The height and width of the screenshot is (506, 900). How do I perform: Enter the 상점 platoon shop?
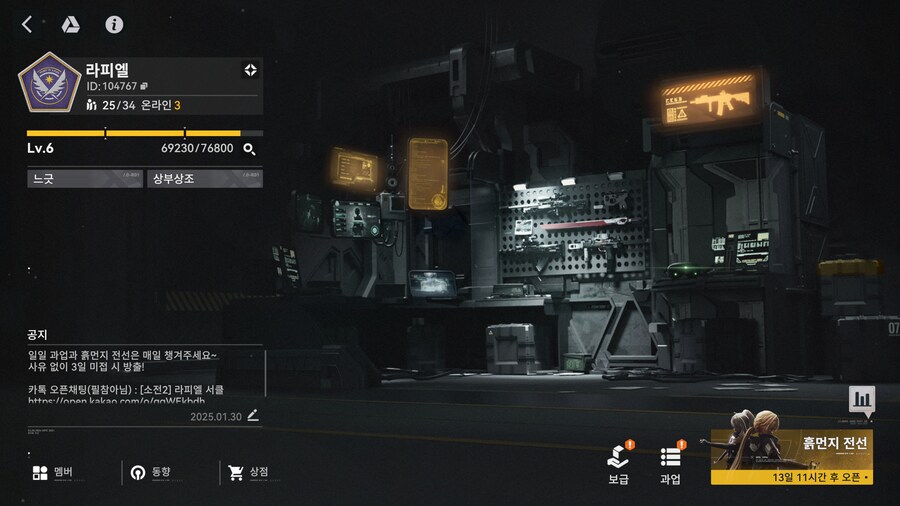pyautogui.click(x=248, y=472)
